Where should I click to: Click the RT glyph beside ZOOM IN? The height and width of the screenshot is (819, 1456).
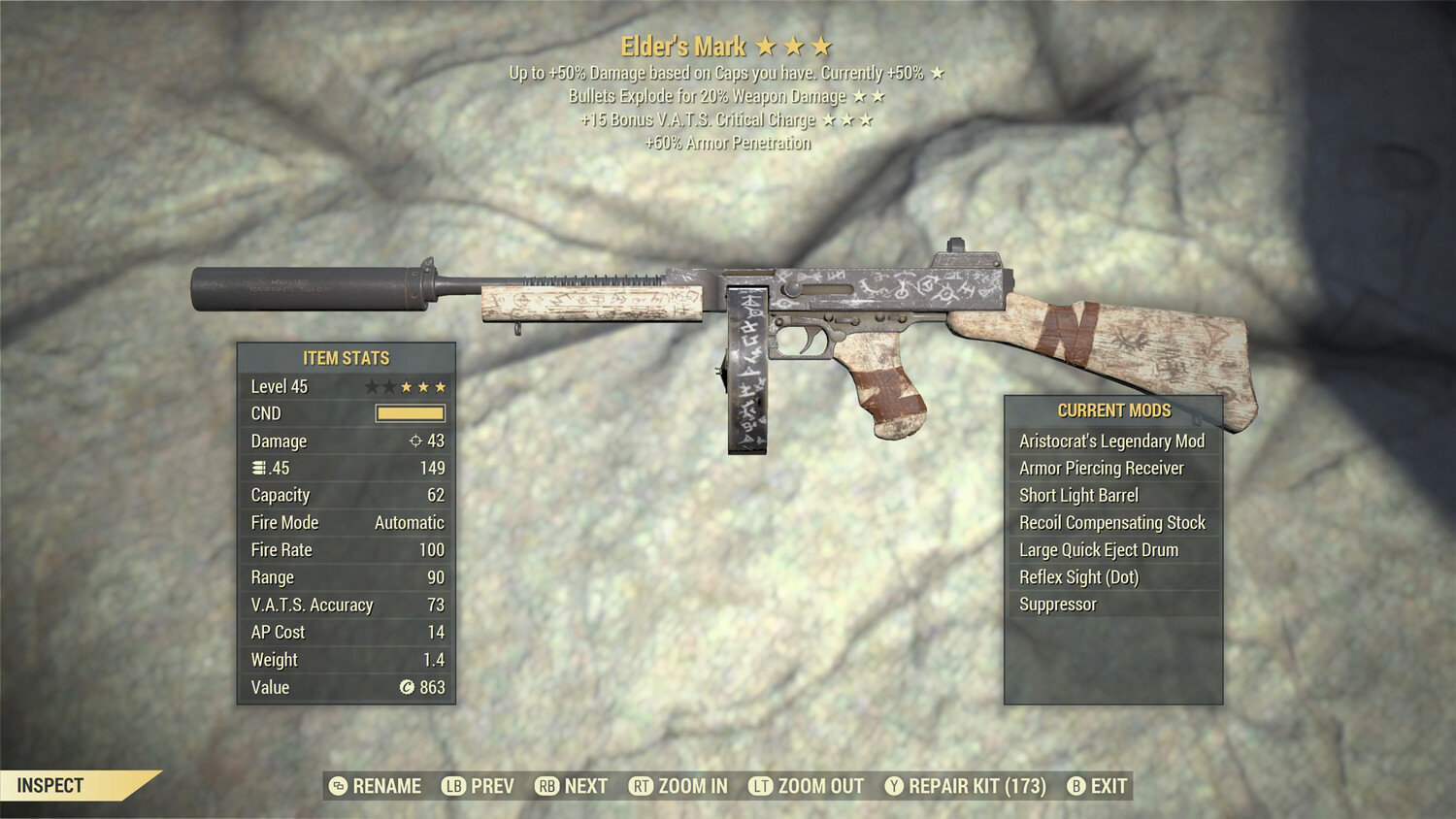click(641, 786)
